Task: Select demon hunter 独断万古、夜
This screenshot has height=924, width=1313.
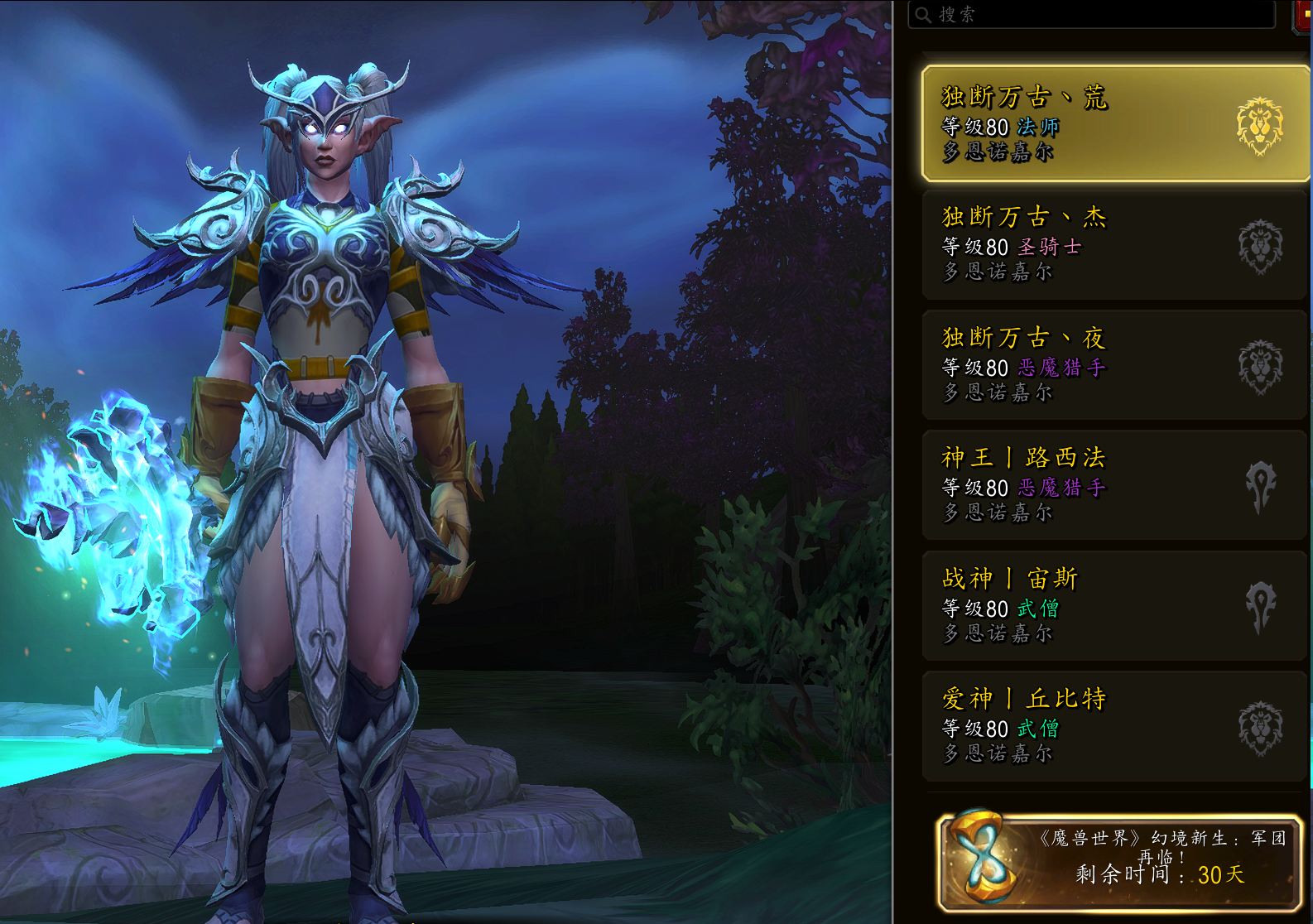Action: pyautogui.click(x=1114, y=364)
